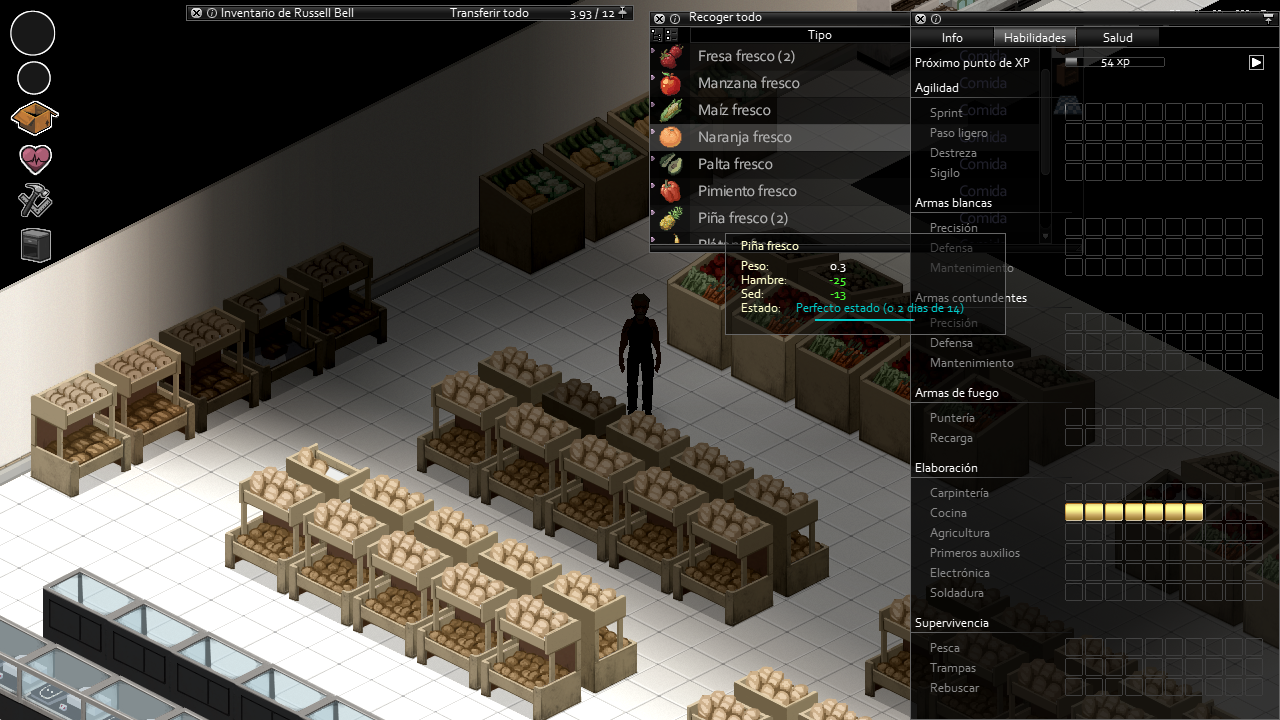Click the play arrow next to 54 xp
This screenshot has height=720, width=1280.
pos(1256,61)
